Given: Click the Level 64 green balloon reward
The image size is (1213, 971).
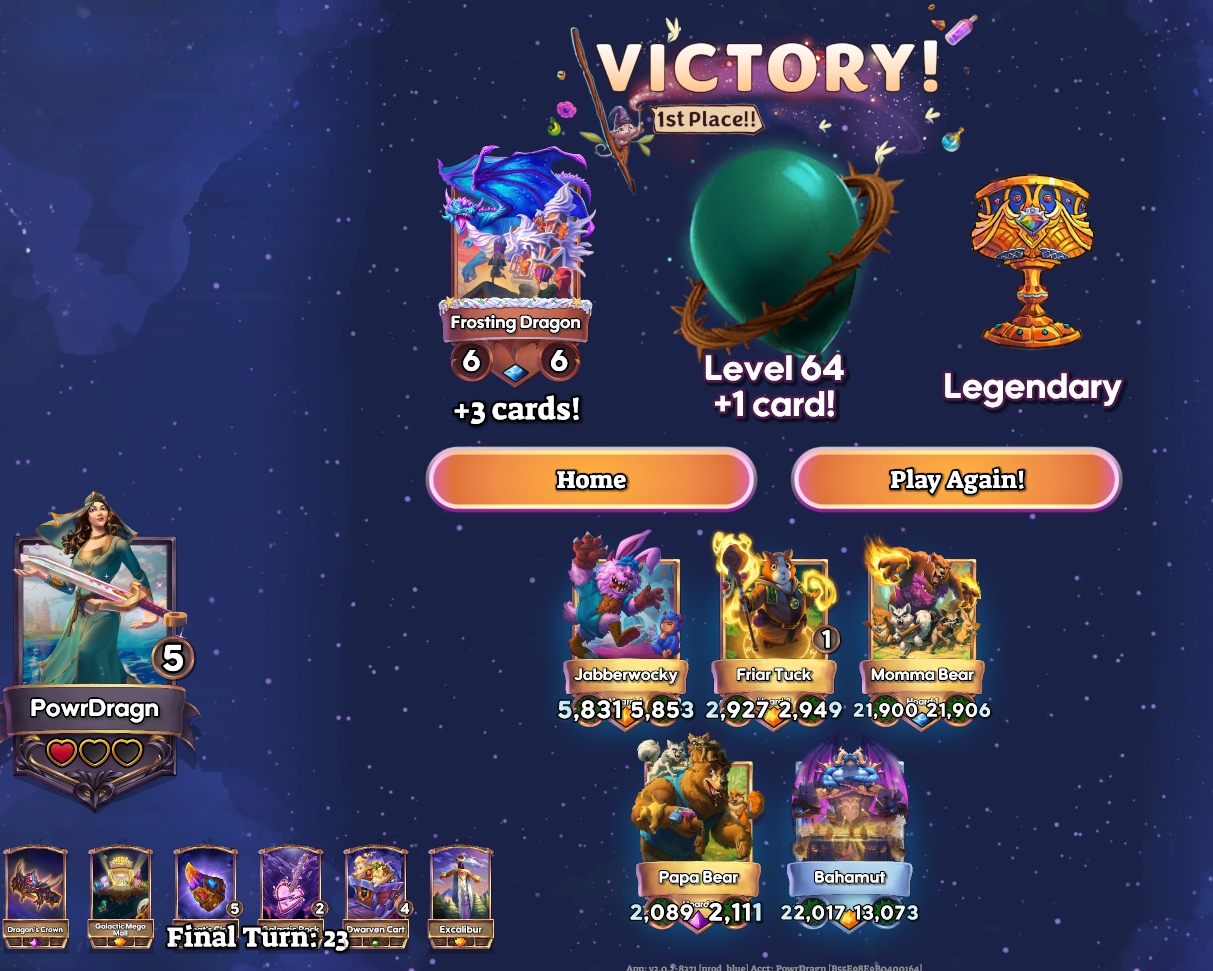Looking at the screenshot, I should [x=772, y=245].
